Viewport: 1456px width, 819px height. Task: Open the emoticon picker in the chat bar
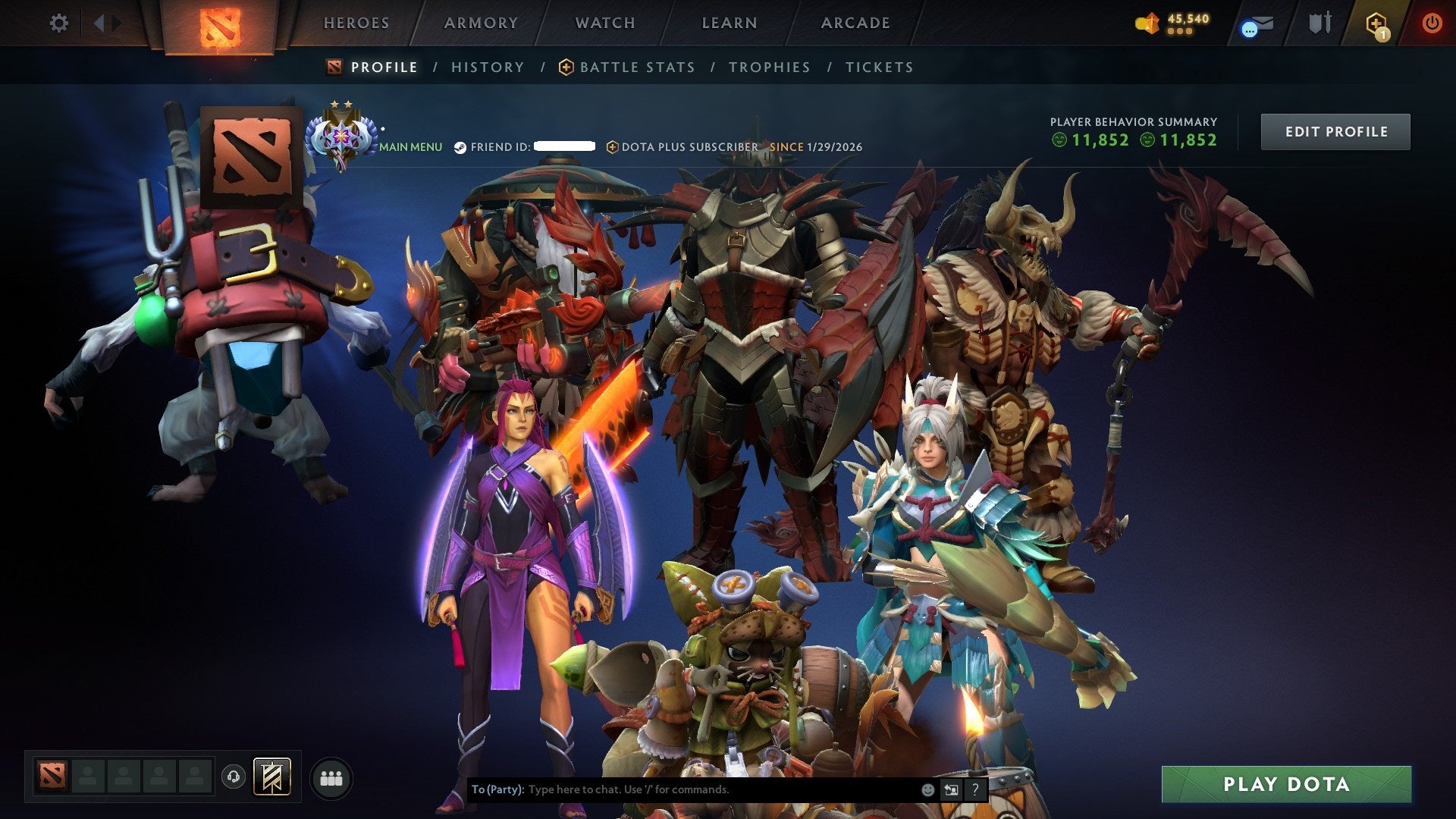click(x=927, y=789)
